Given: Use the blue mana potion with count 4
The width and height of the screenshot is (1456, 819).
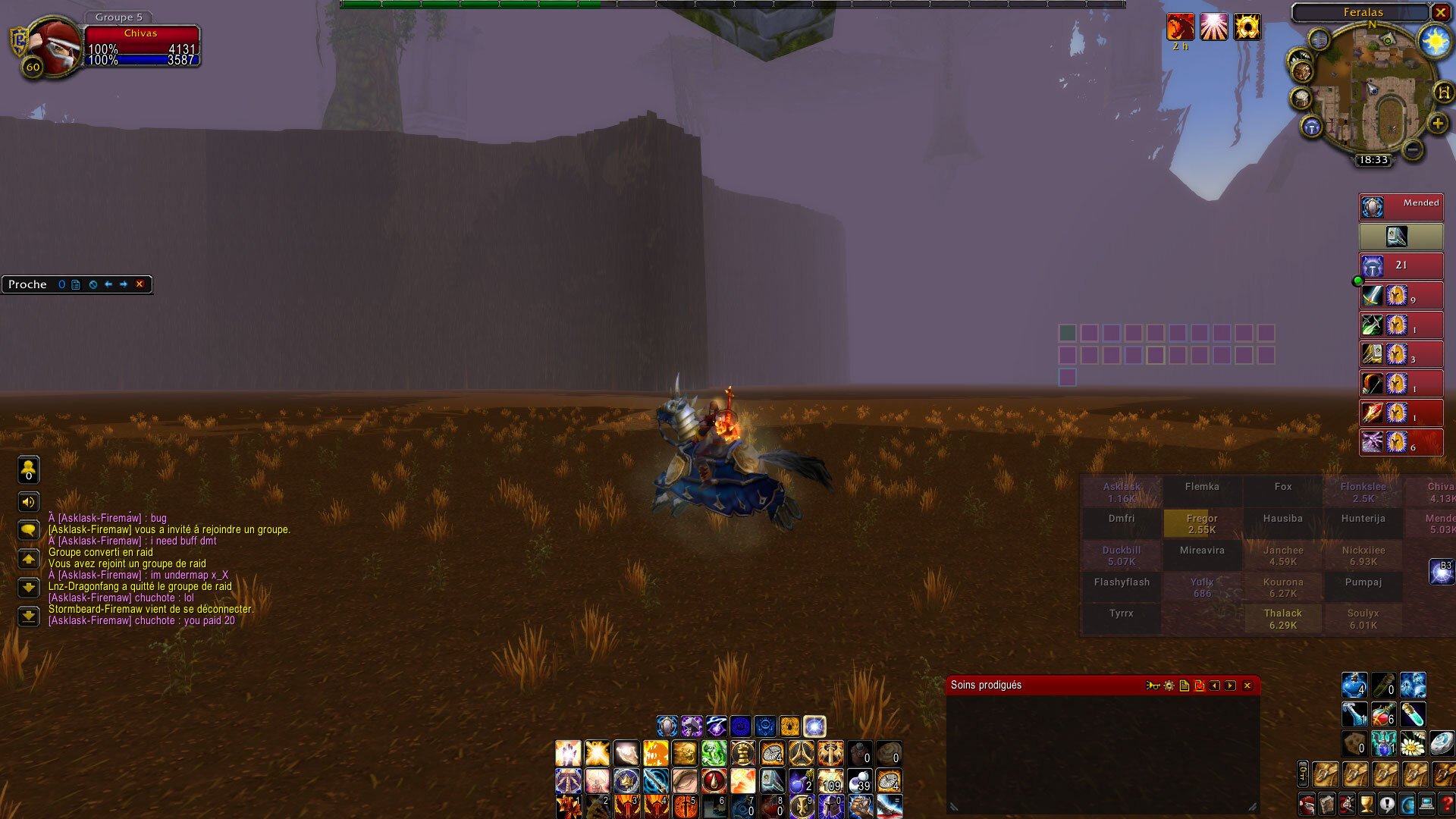Looking at the screenshot, I should [x=1354, y=685].
